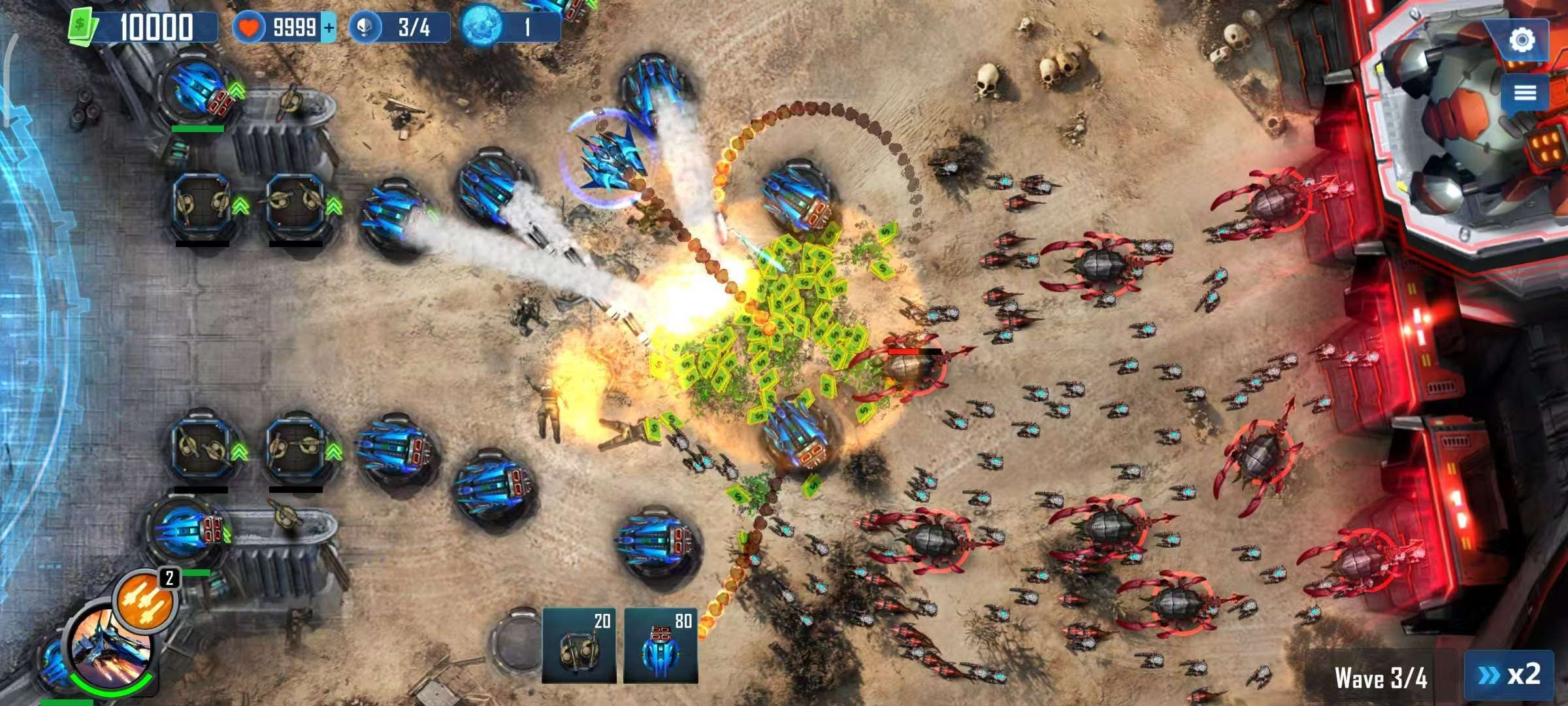Screen dimensions: 1568x706
Task: Add more lives with the plus button
Action: coord(329,27)
